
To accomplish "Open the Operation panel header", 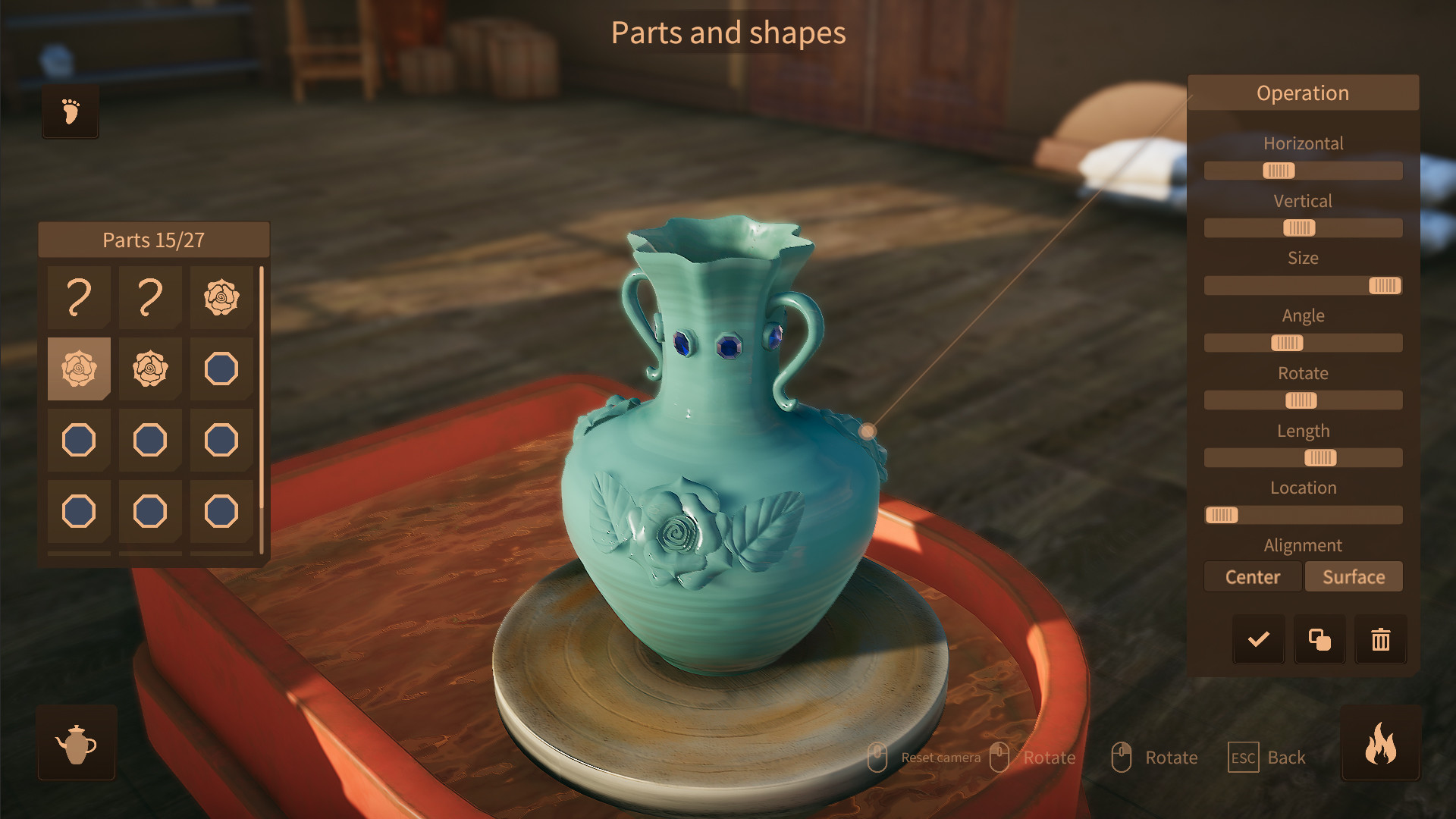I will click(x=1303, y=93).
